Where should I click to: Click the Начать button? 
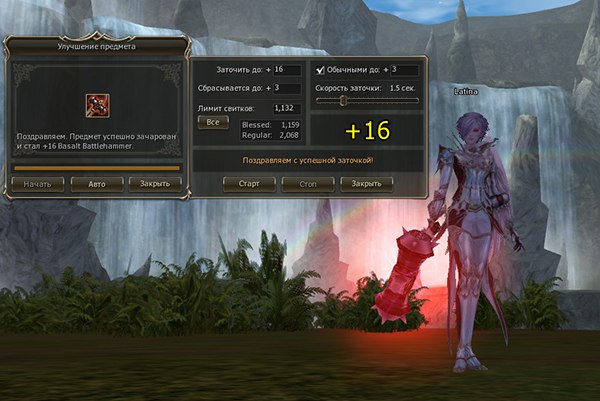[38, 184]
